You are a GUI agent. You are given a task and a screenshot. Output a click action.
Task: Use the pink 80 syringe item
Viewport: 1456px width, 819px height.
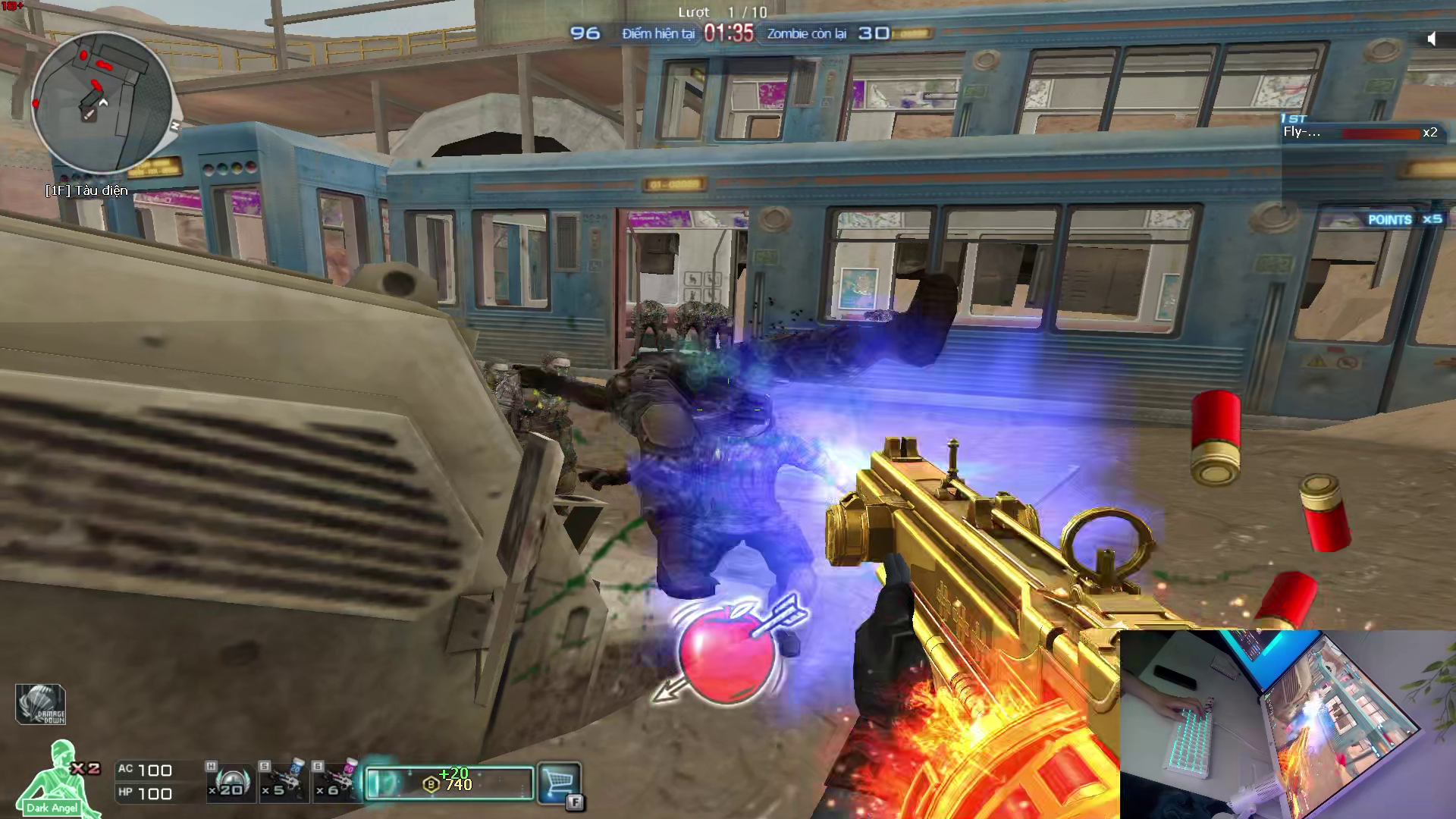click(336, 781)
